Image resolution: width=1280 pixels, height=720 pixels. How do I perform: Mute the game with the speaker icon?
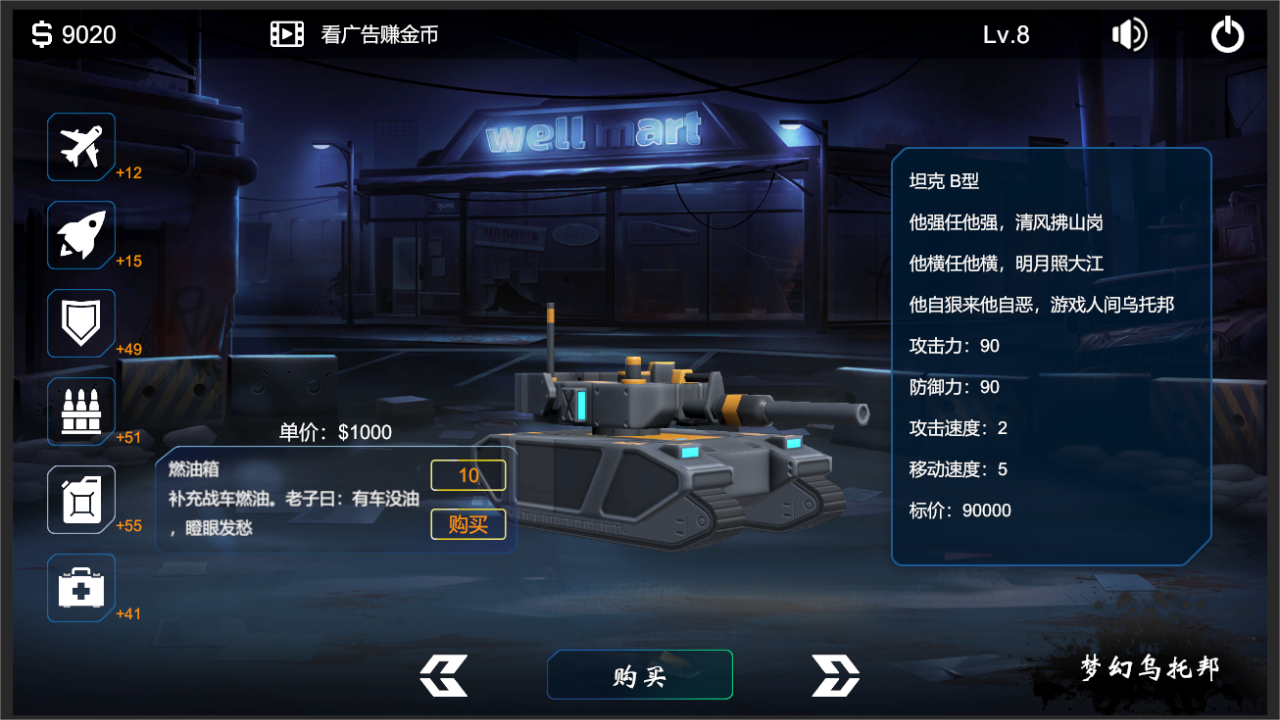point(1129,34)
